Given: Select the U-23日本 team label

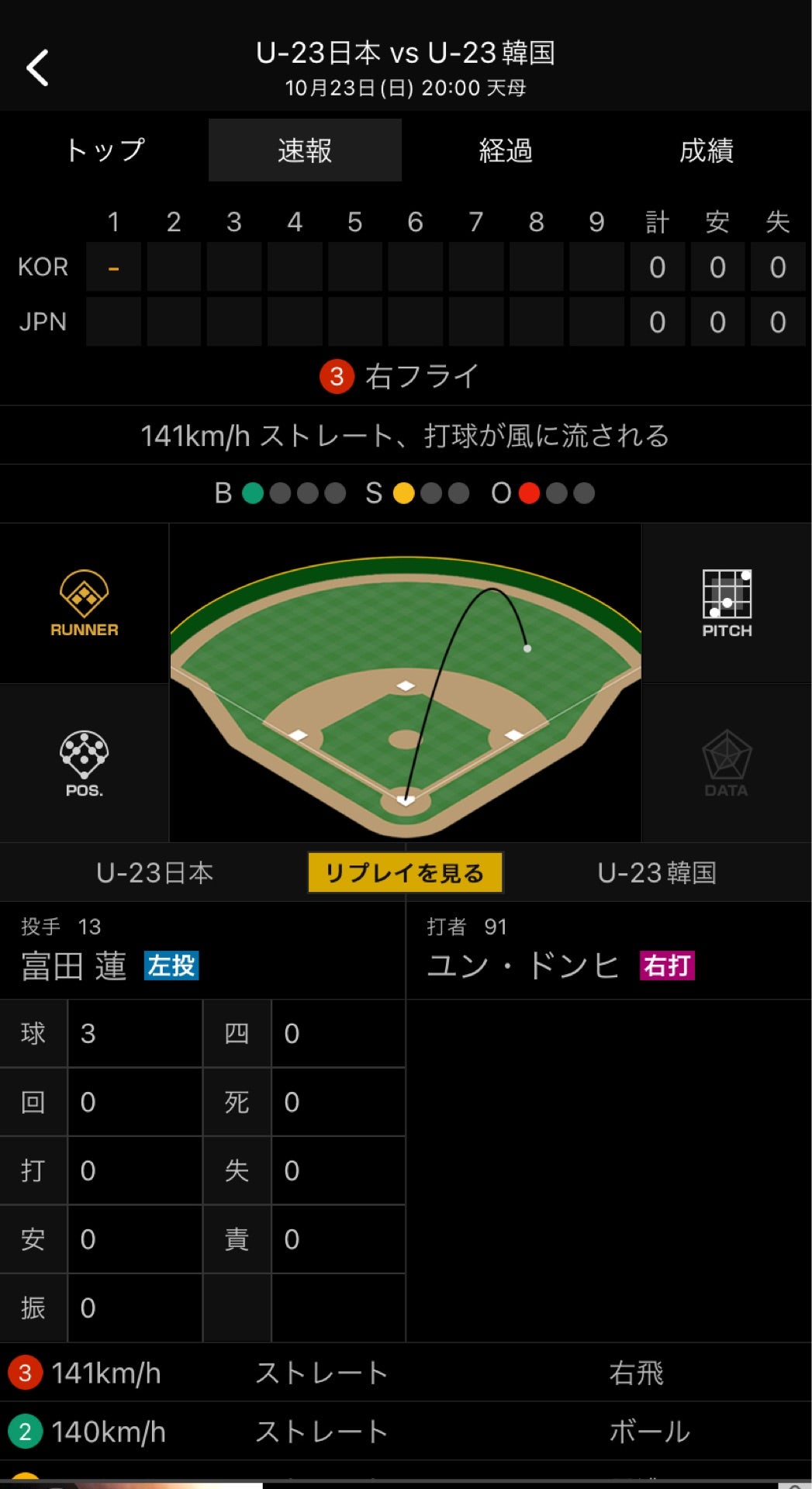Looking at the screenshot, I should pyautogui.click(x=154, y=873).
